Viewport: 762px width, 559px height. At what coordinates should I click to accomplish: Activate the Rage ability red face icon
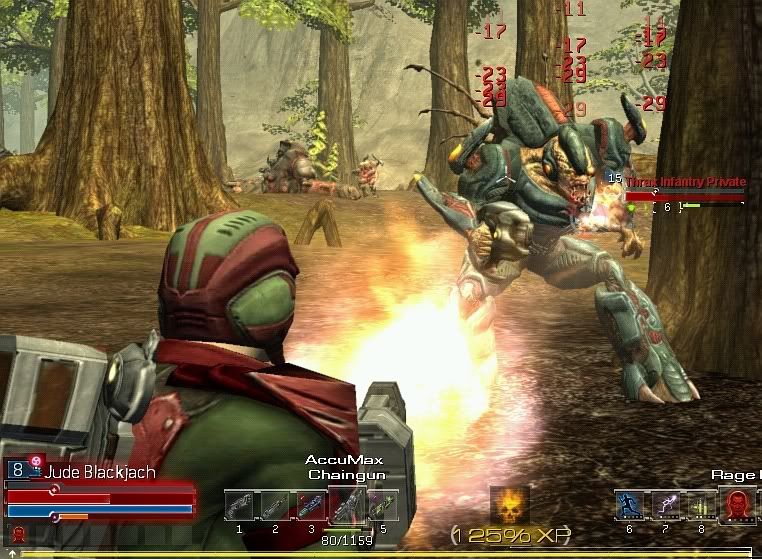(x=741, y=505)
